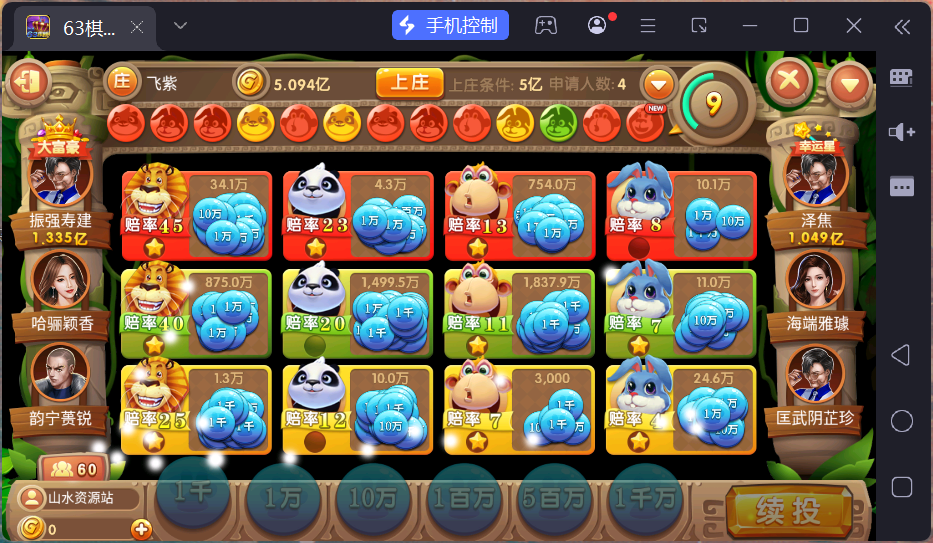View player 振强寿建's avatar
The width and height of the screenshot is (933, 543).
click(x=61, y=178)
